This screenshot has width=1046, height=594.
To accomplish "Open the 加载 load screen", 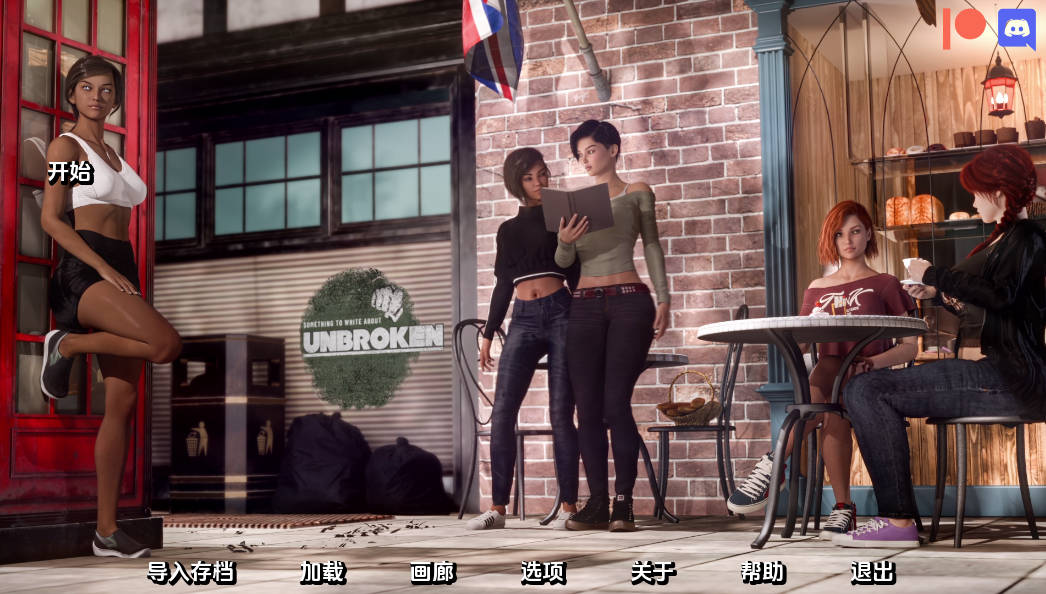I will tap(322, 572).
